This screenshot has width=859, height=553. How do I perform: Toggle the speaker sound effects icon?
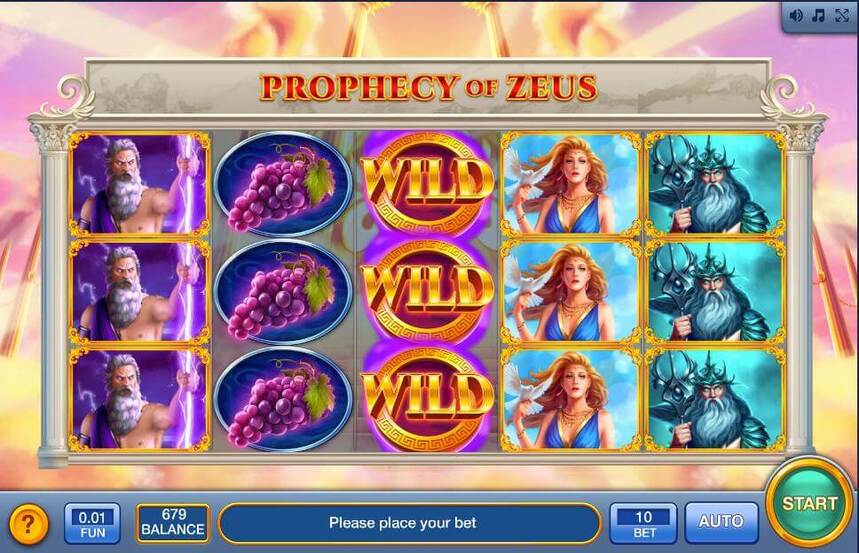[797, 15]
